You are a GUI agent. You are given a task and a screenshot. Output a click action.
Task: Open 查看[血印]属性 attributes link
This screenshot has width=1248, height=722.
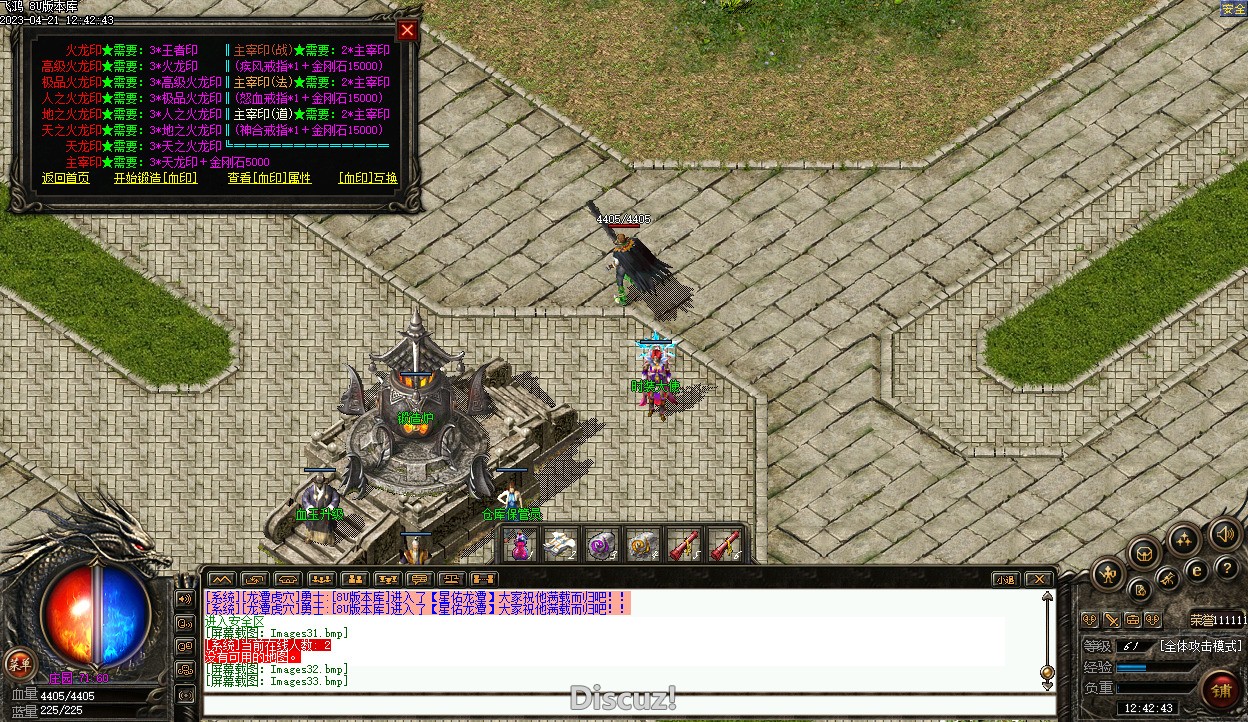coord(269,178)
